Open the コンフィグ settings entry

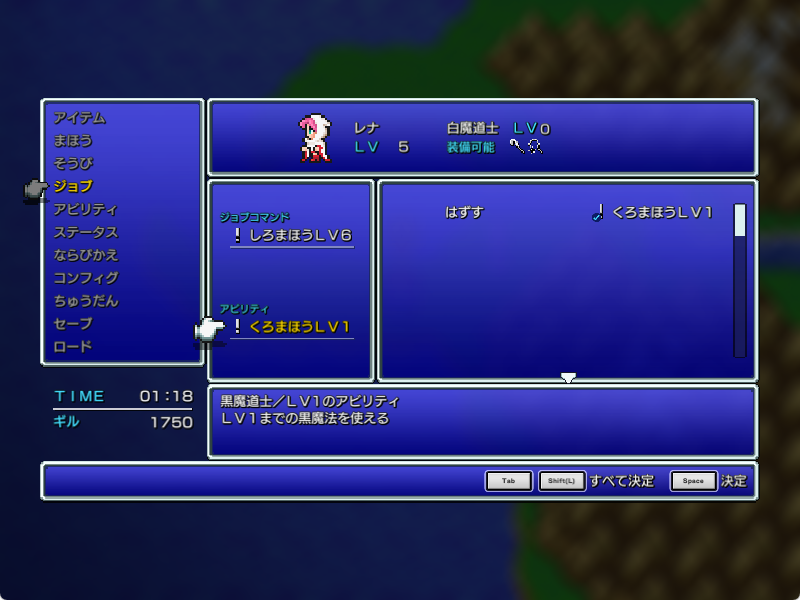click(x=85, y=278)
